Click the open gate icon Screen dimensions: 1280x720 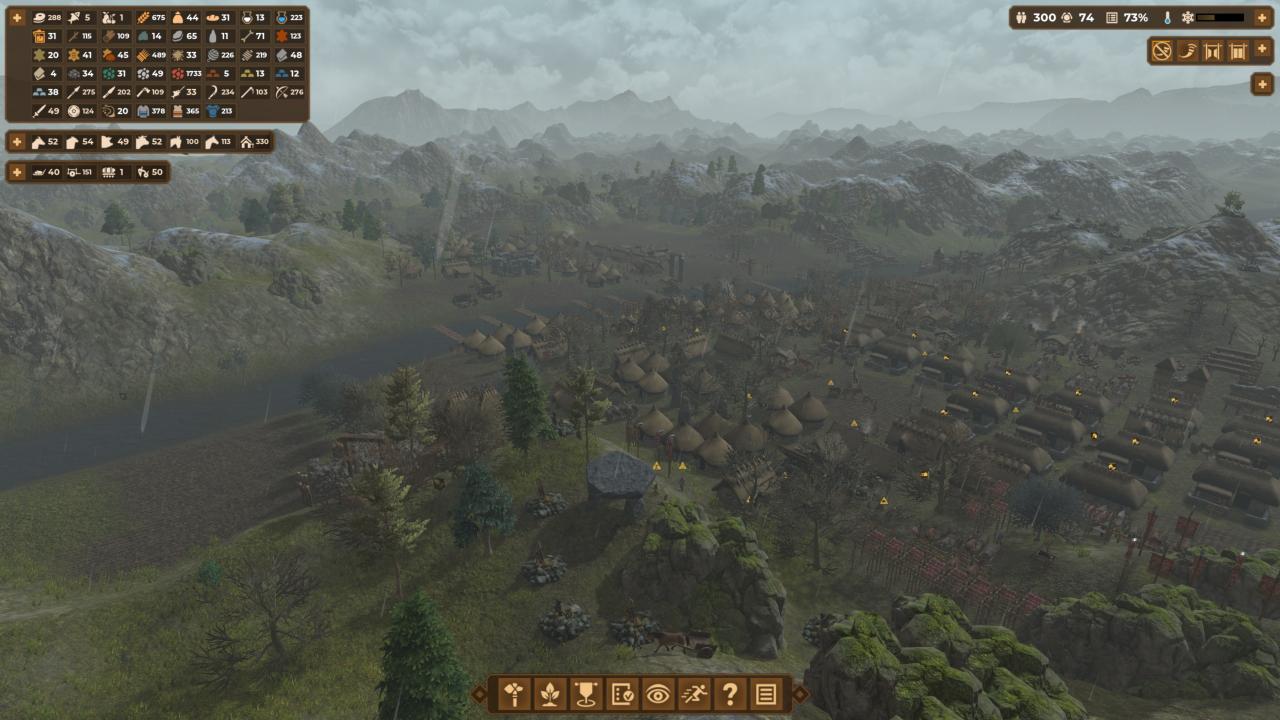pyautogui.click(x=1213, y=51)
